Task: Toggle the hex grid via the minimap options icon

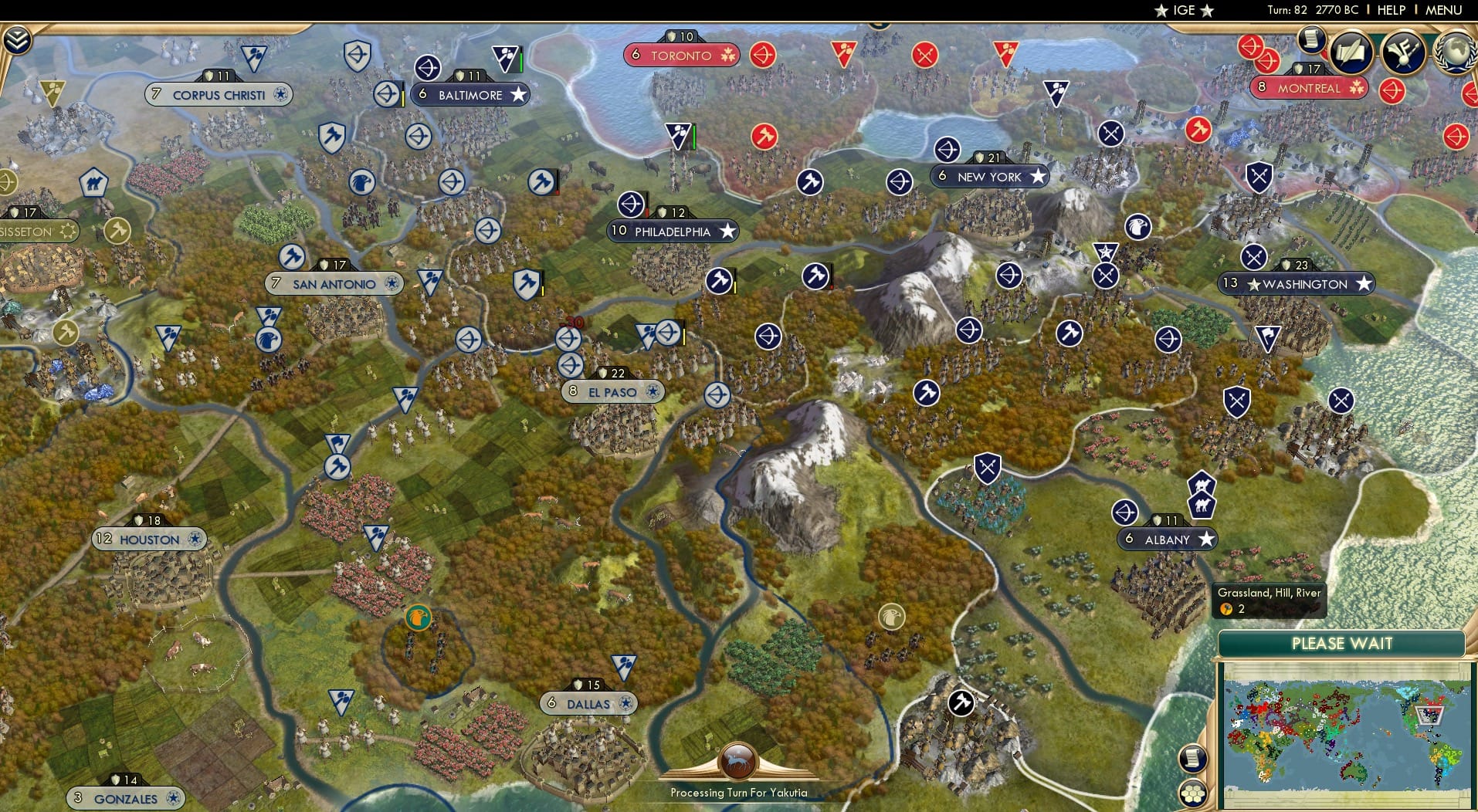Action: [x=1193, y=793]
